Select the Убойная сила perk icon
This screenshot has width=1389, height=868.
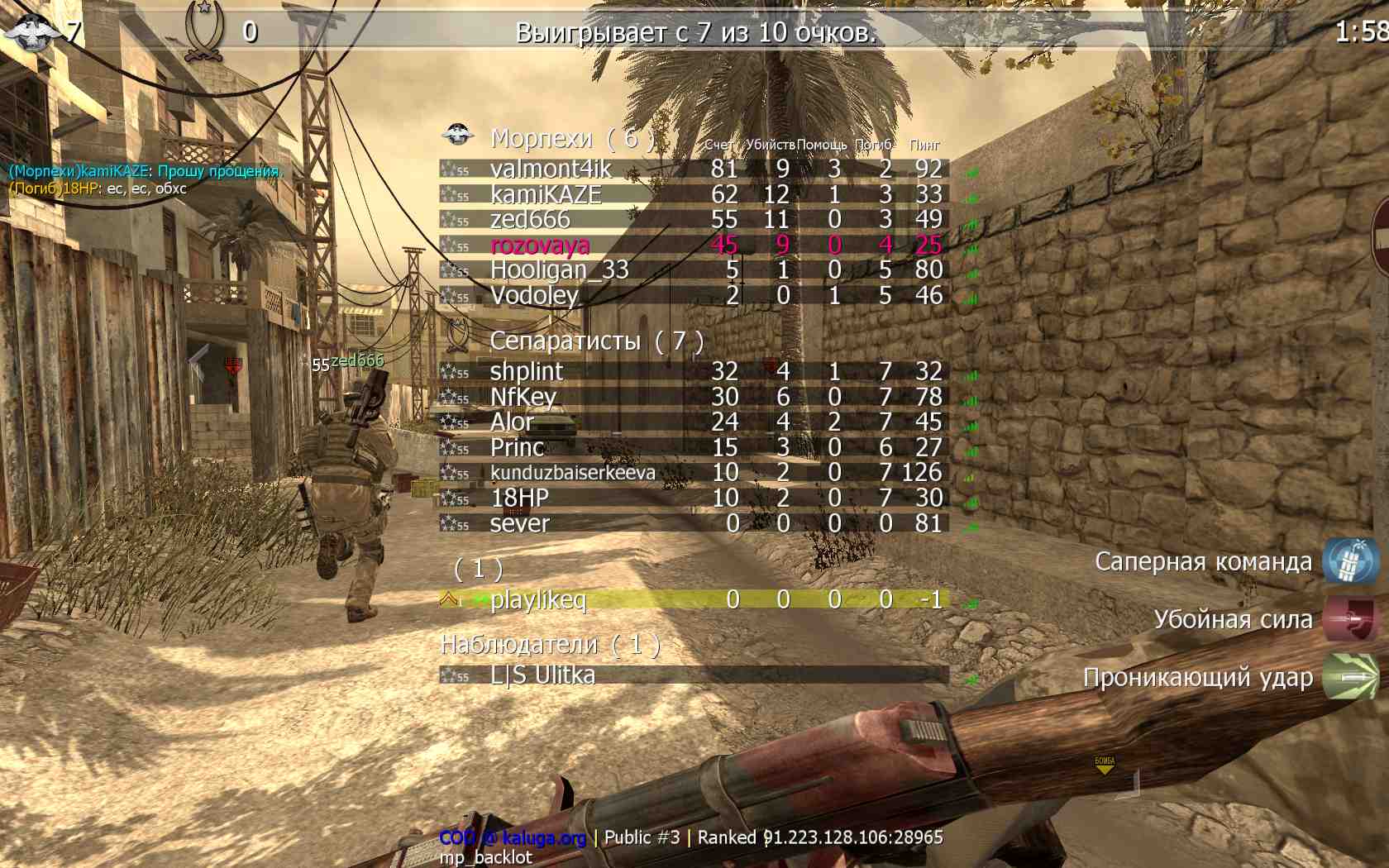tap(1348, 618)
